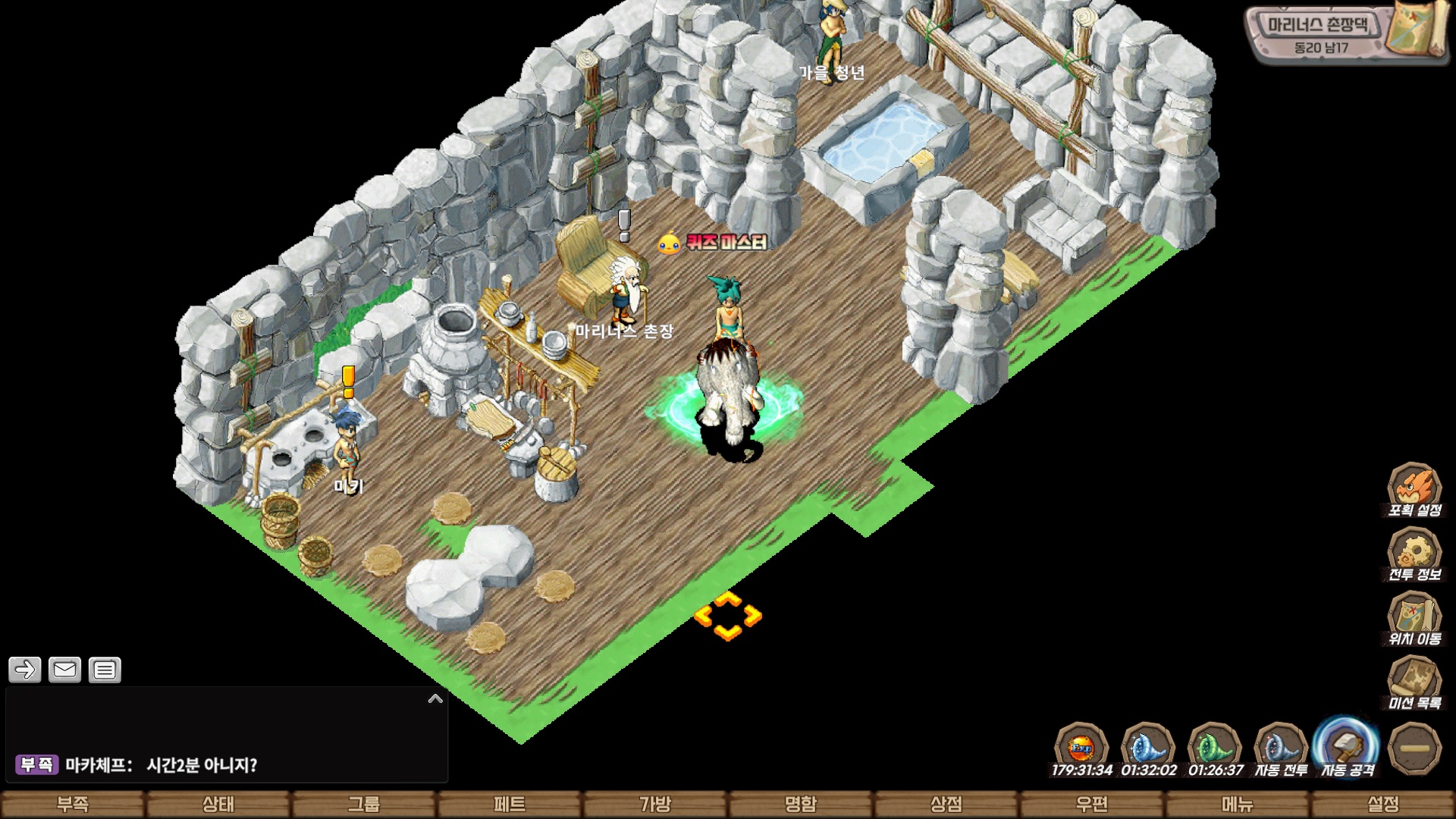Open the 가방 (bag) inventory
1456x819 pixels.
pos(655,804)
